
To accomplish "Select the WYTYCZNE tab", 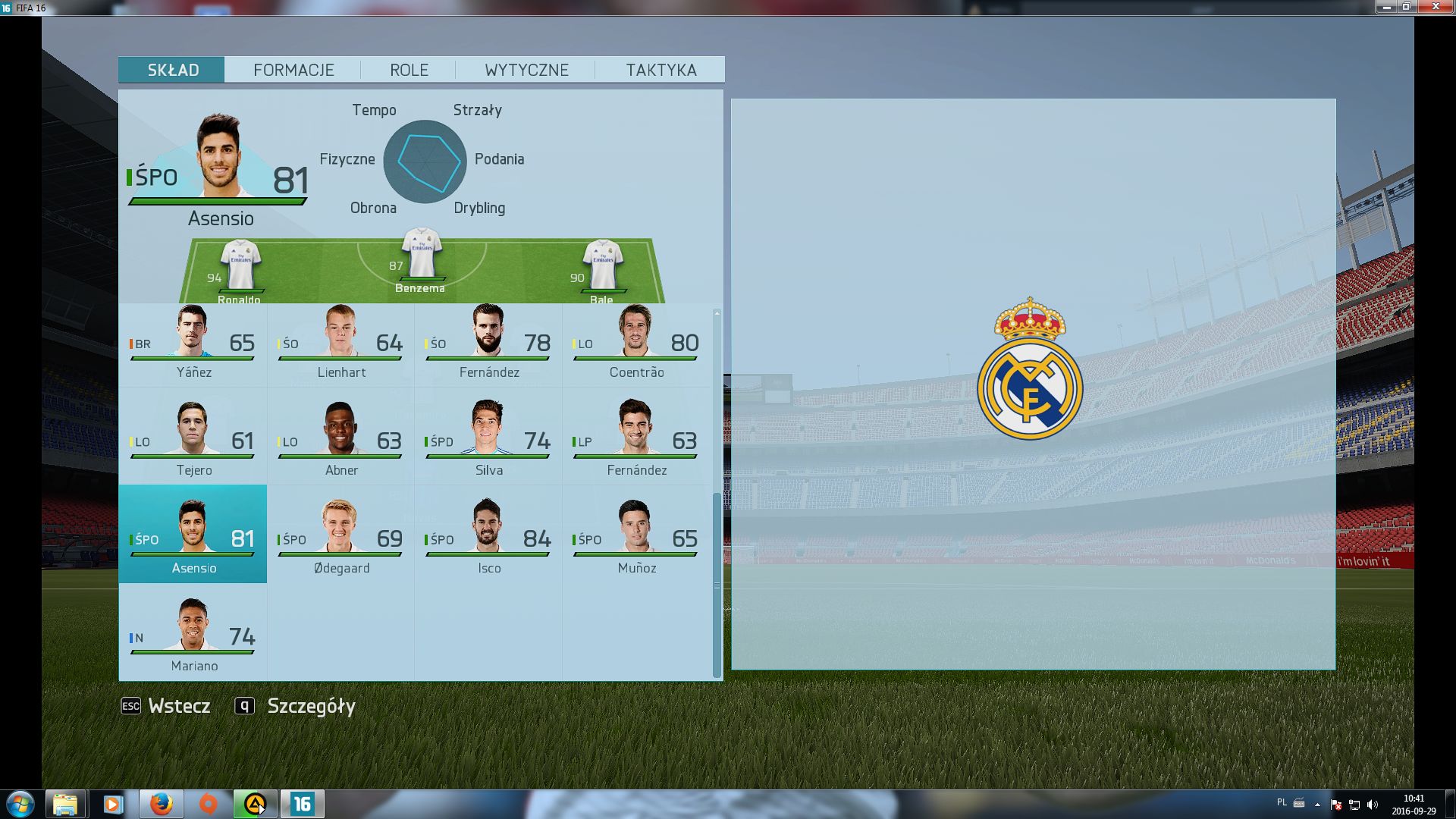I will click(x=526, y=70).
